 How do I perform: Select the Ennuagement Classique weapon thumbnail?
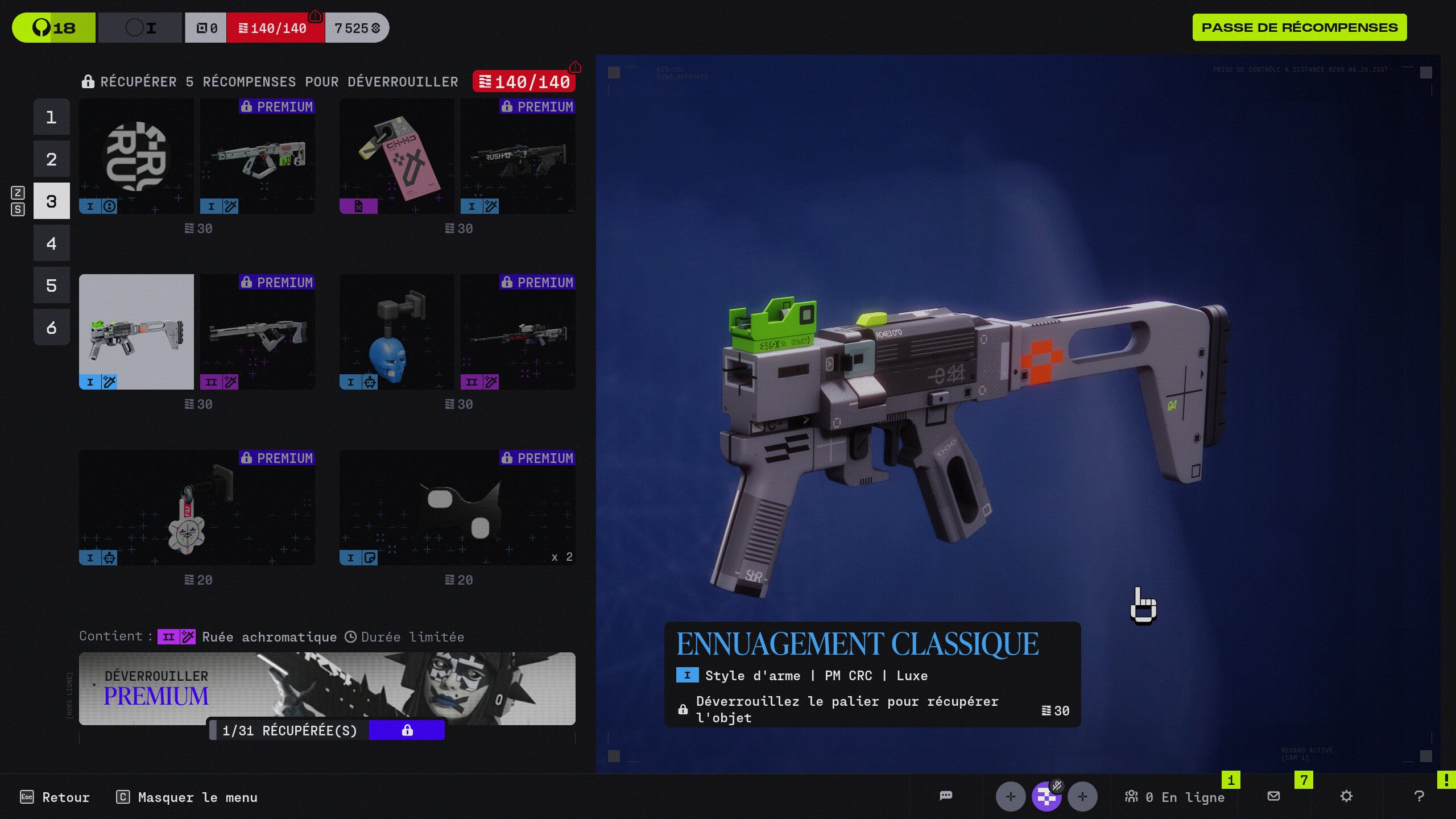tap(136, 332)
